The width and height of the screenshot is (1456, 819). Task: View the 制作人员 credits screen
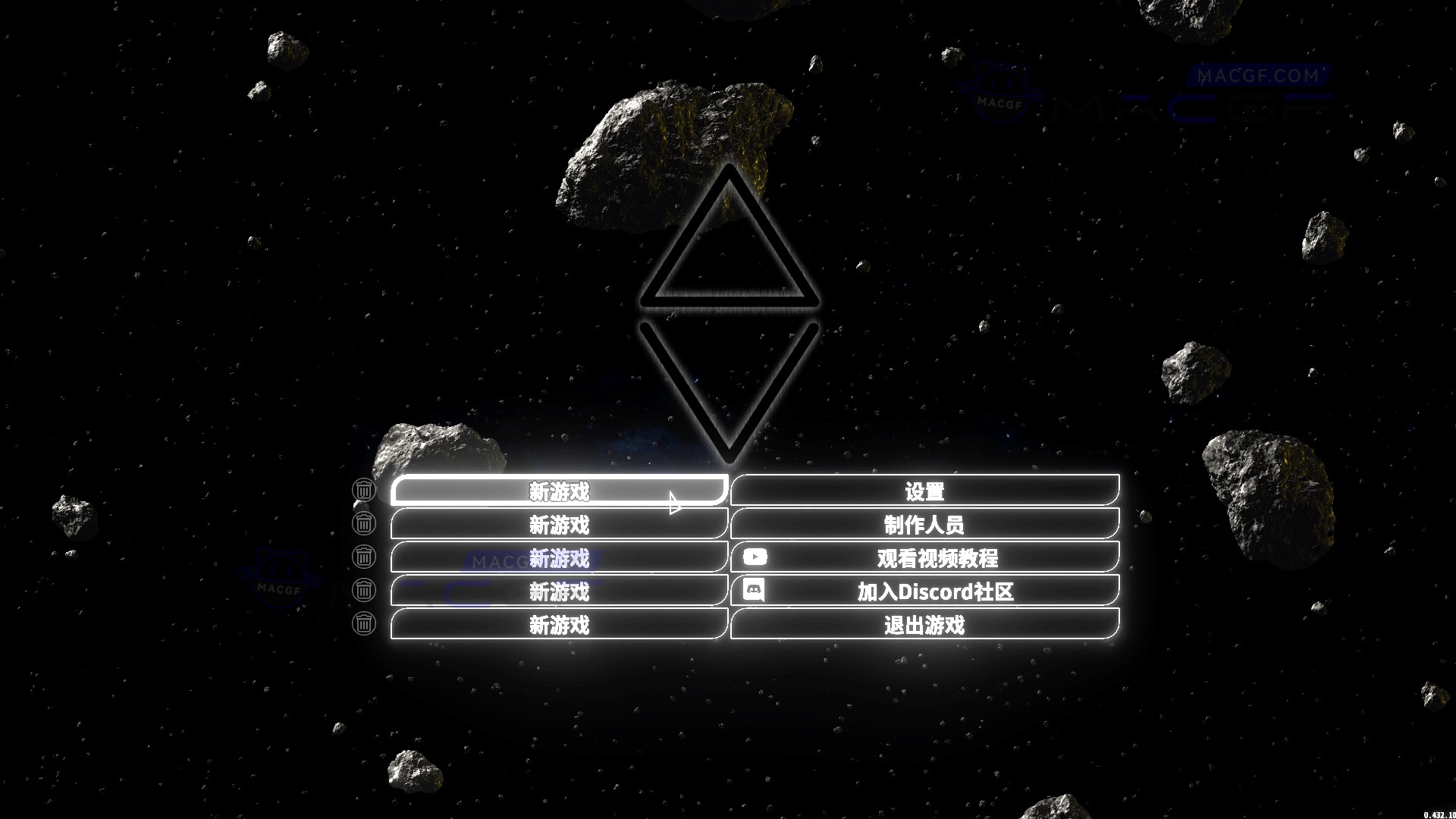tap(924, 524)
